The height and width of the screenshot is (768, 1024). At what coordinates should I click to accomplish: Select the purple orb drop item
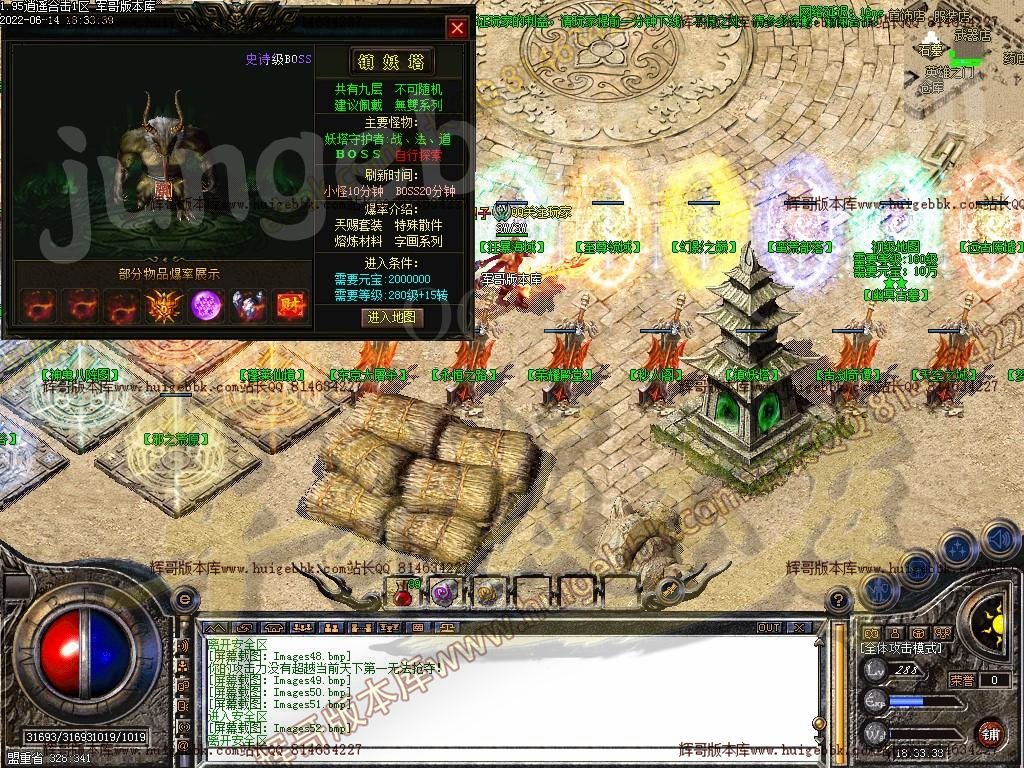(x=207, y=305)
